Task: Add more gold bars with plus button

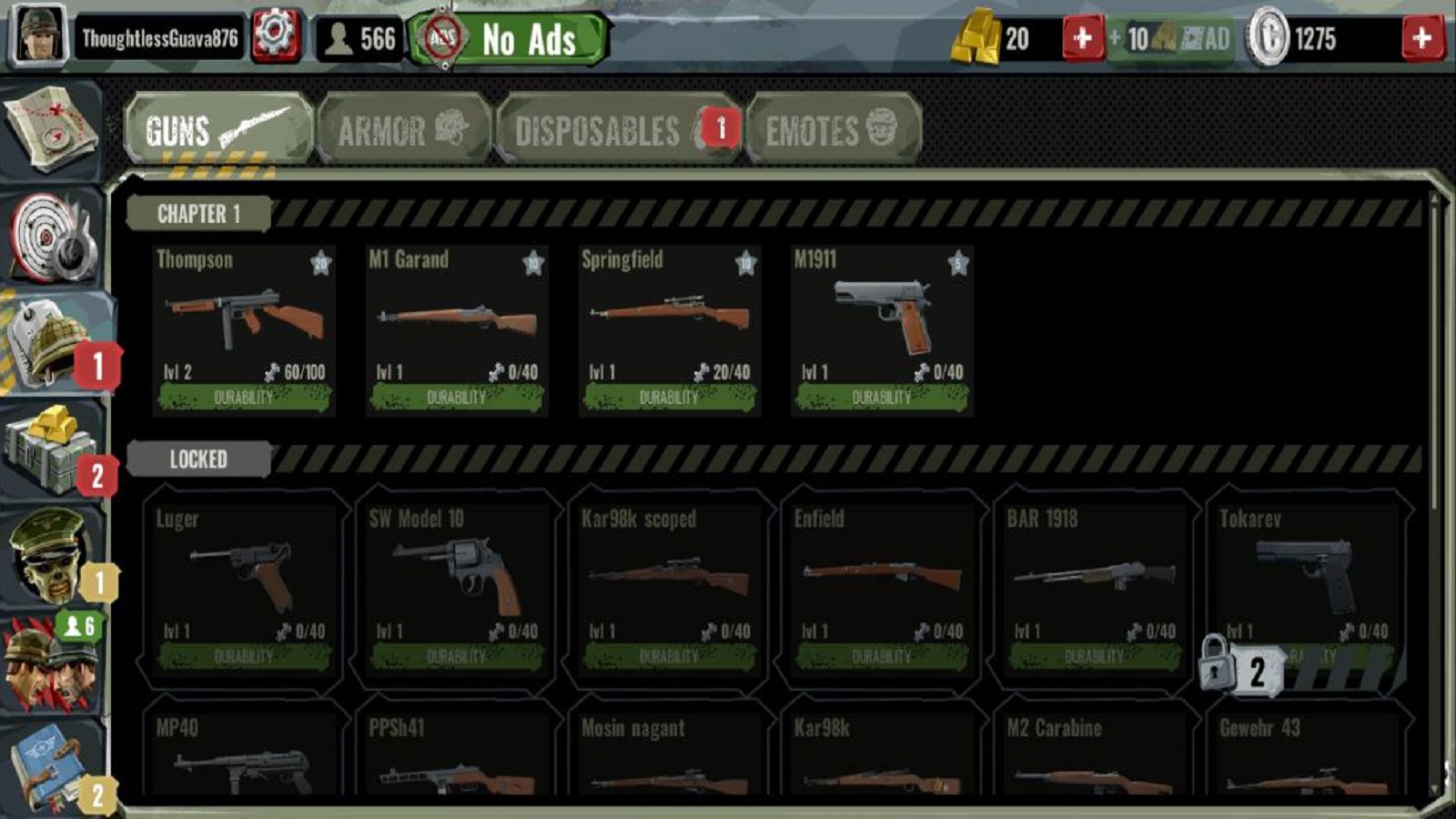Action: [1082, 39]
